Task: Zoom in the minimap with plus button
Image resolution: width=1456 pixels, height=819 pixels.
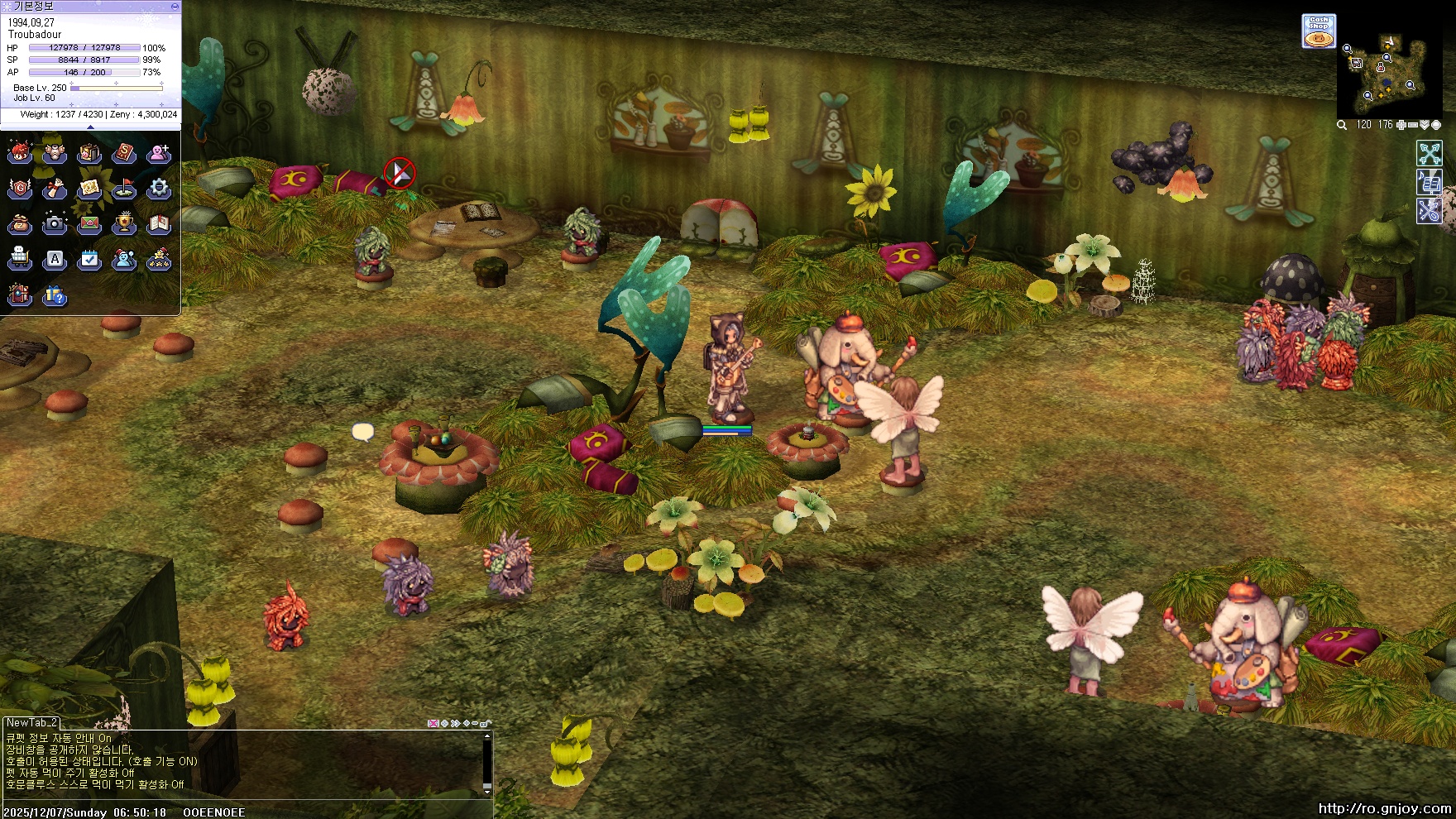Action: (1401, 125)
